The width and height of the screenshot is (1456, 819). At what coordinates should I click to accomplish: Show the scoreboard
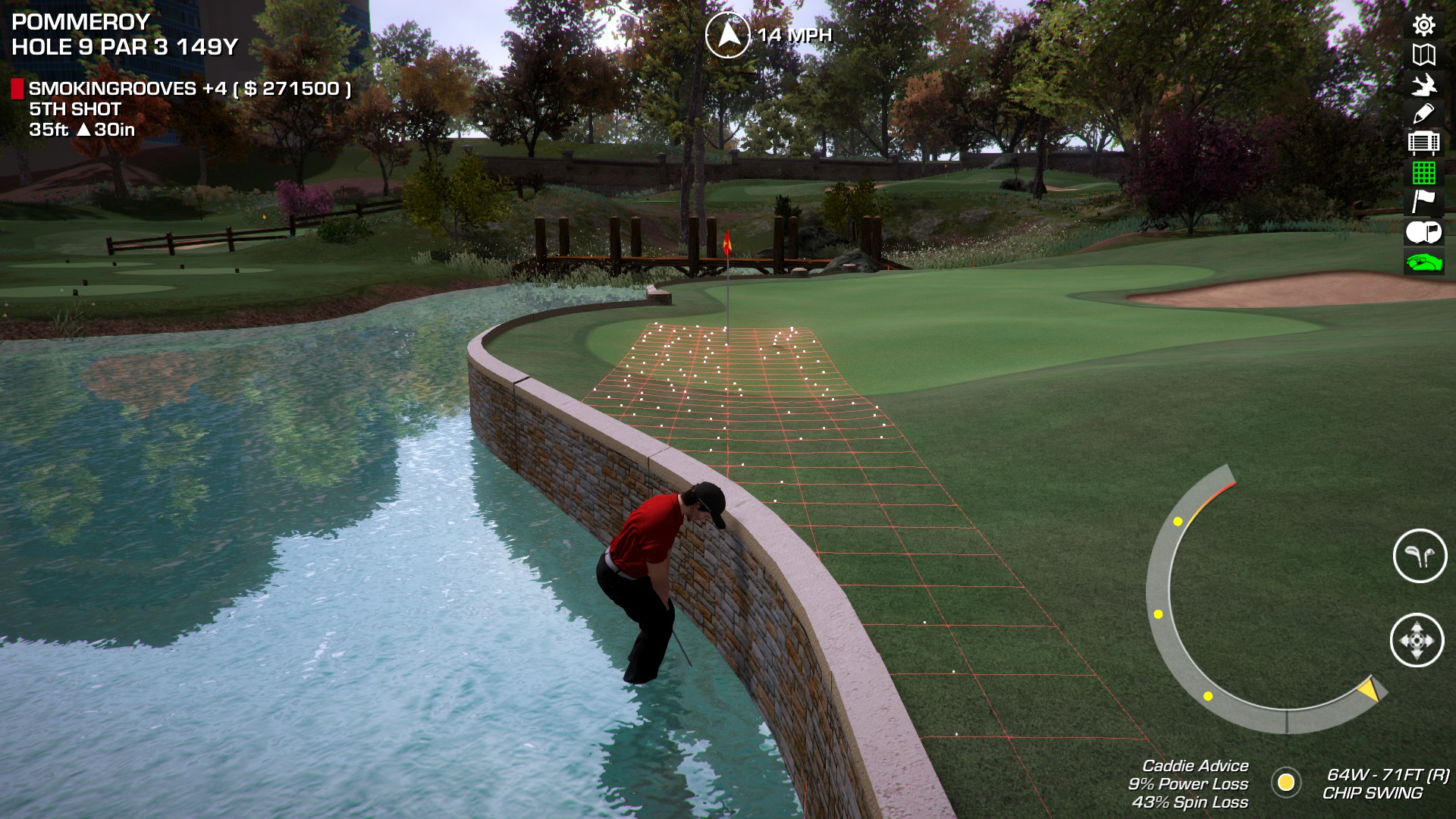[1423, 143]
